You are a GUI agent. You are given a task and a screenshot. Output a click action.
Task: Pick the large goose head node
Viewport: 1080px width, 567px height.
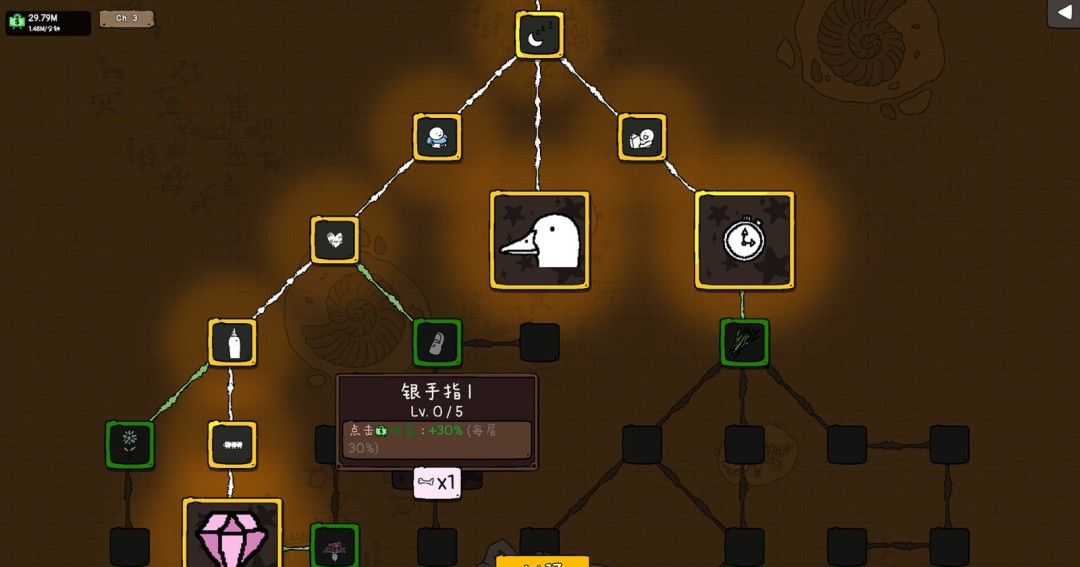point(540,241)
